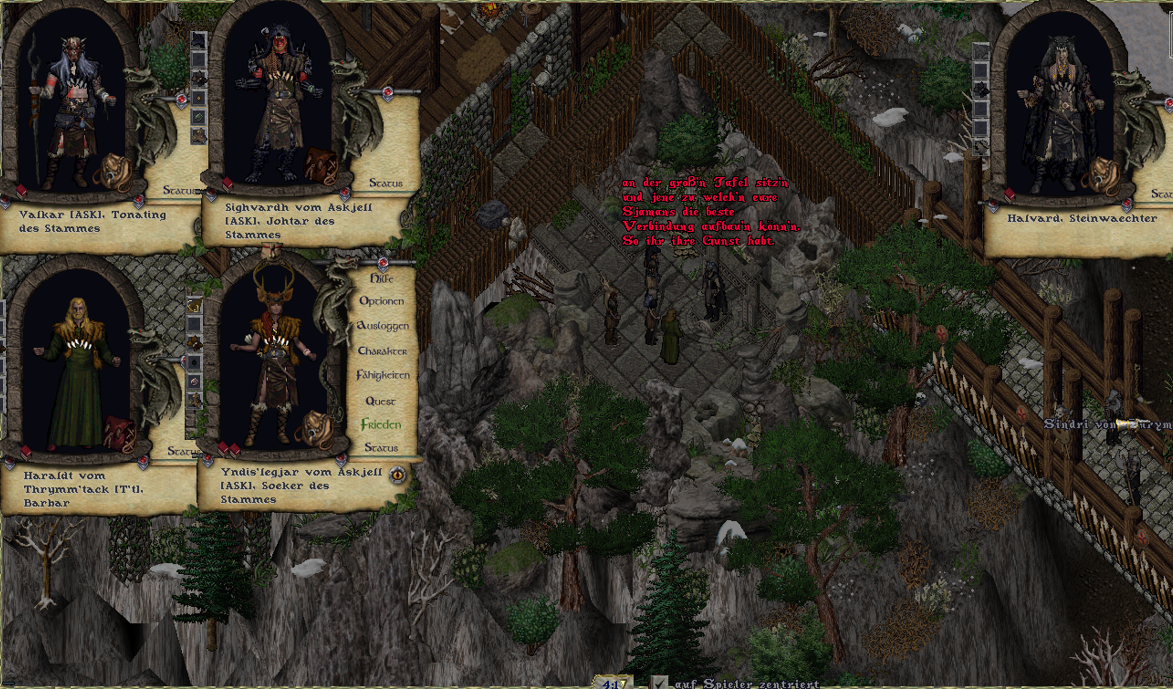The width and height of the screenshot is (1173, 689).
Task: Open the Hilfe menu entry
Action: (381, 278)
